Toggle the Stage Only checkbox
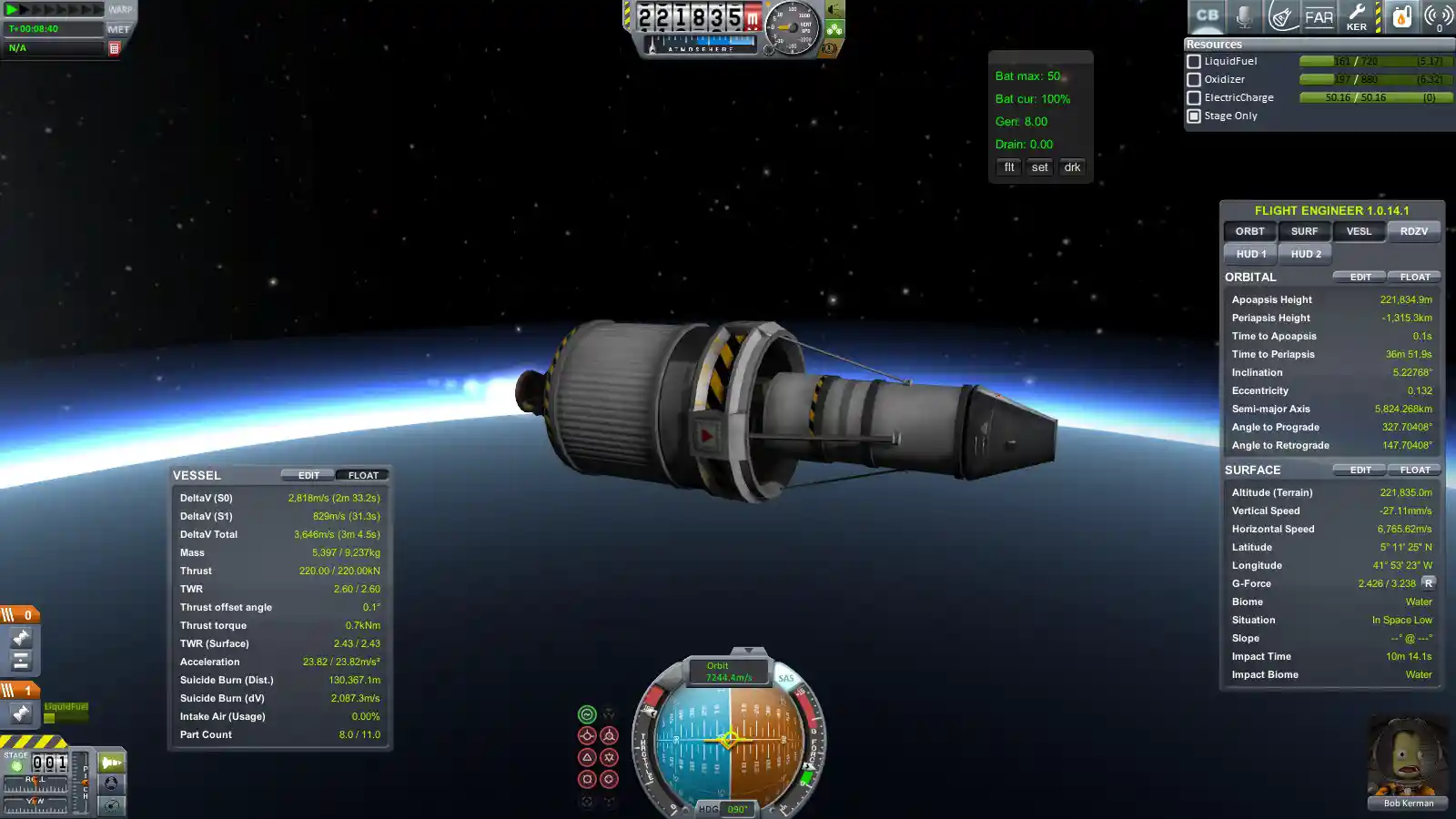This screenshot has width=1456, height=819. pos(1194,116)
